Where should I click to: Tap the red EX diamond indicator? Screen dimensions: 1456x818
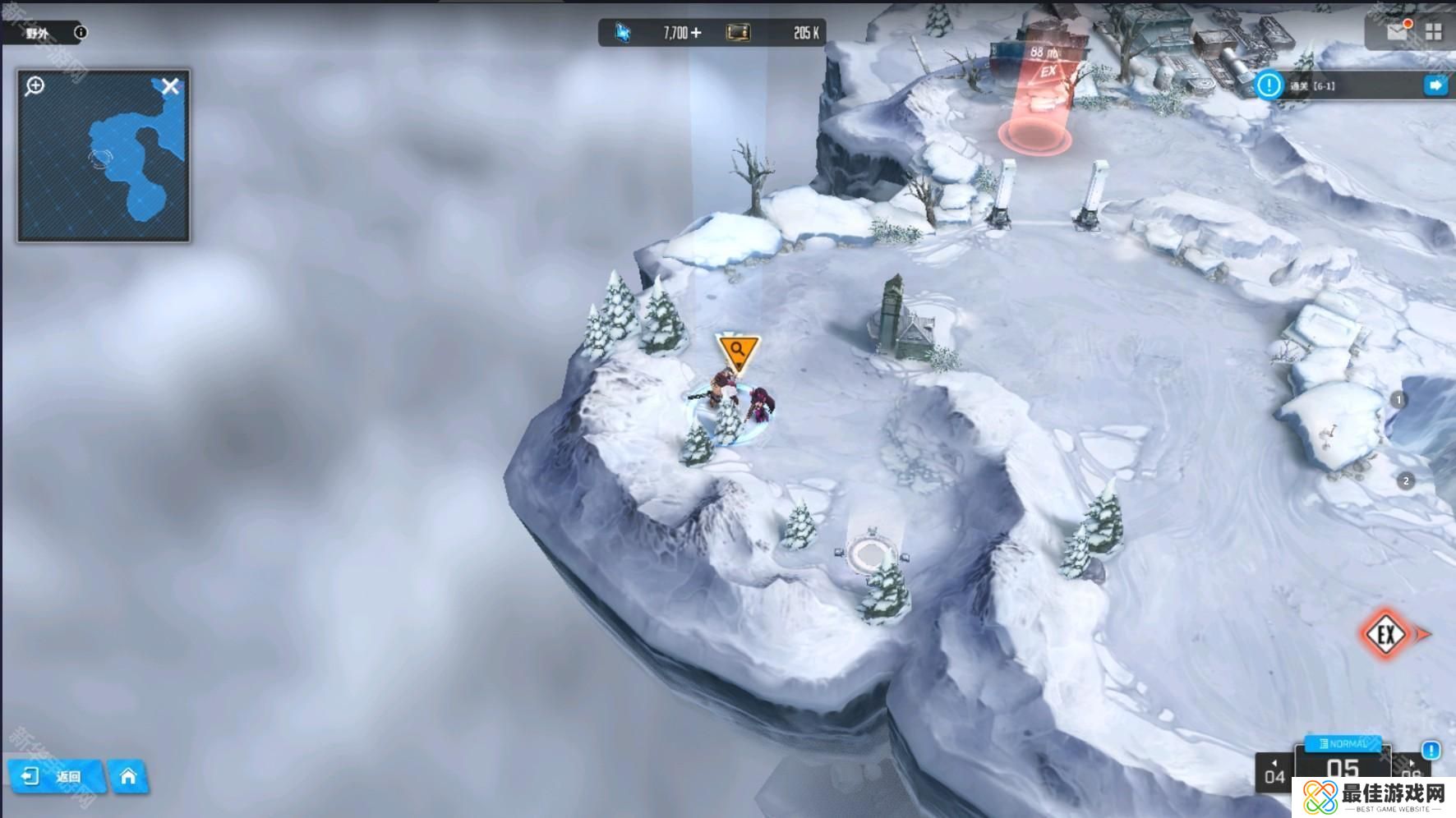pos(1386,634)
